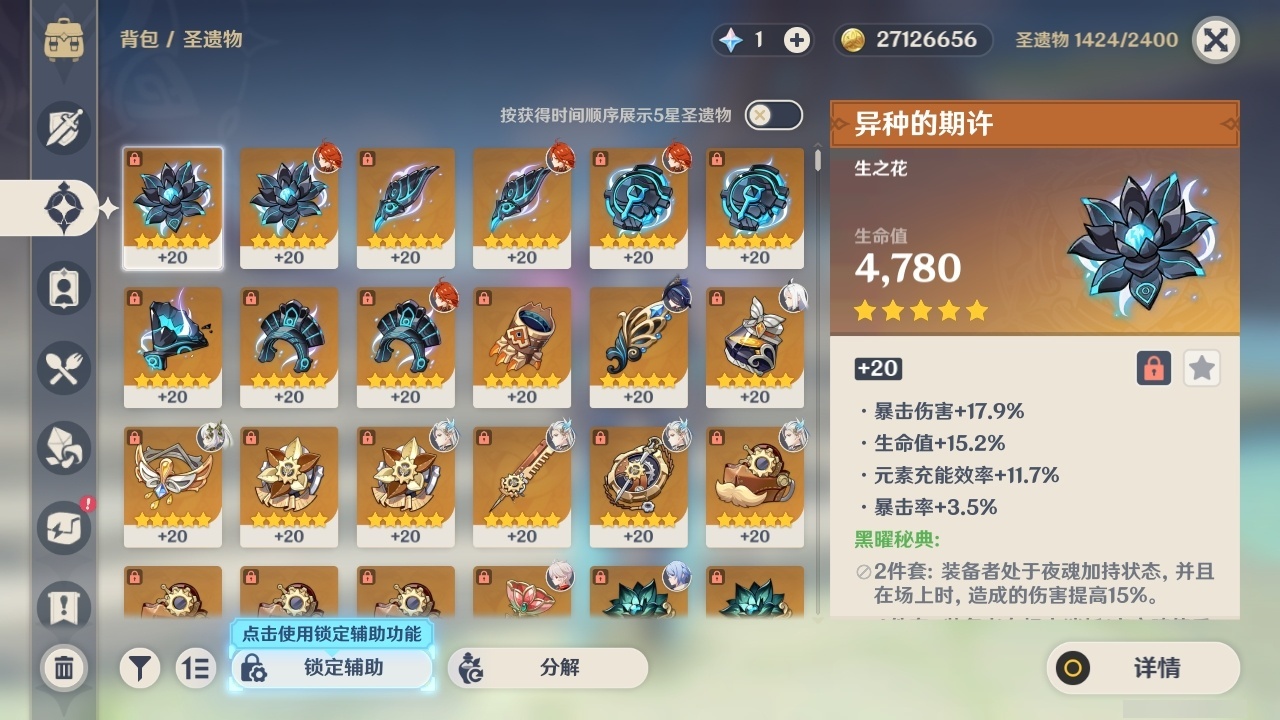Mark the artifact as favorite with the star

pos(1201,368)
